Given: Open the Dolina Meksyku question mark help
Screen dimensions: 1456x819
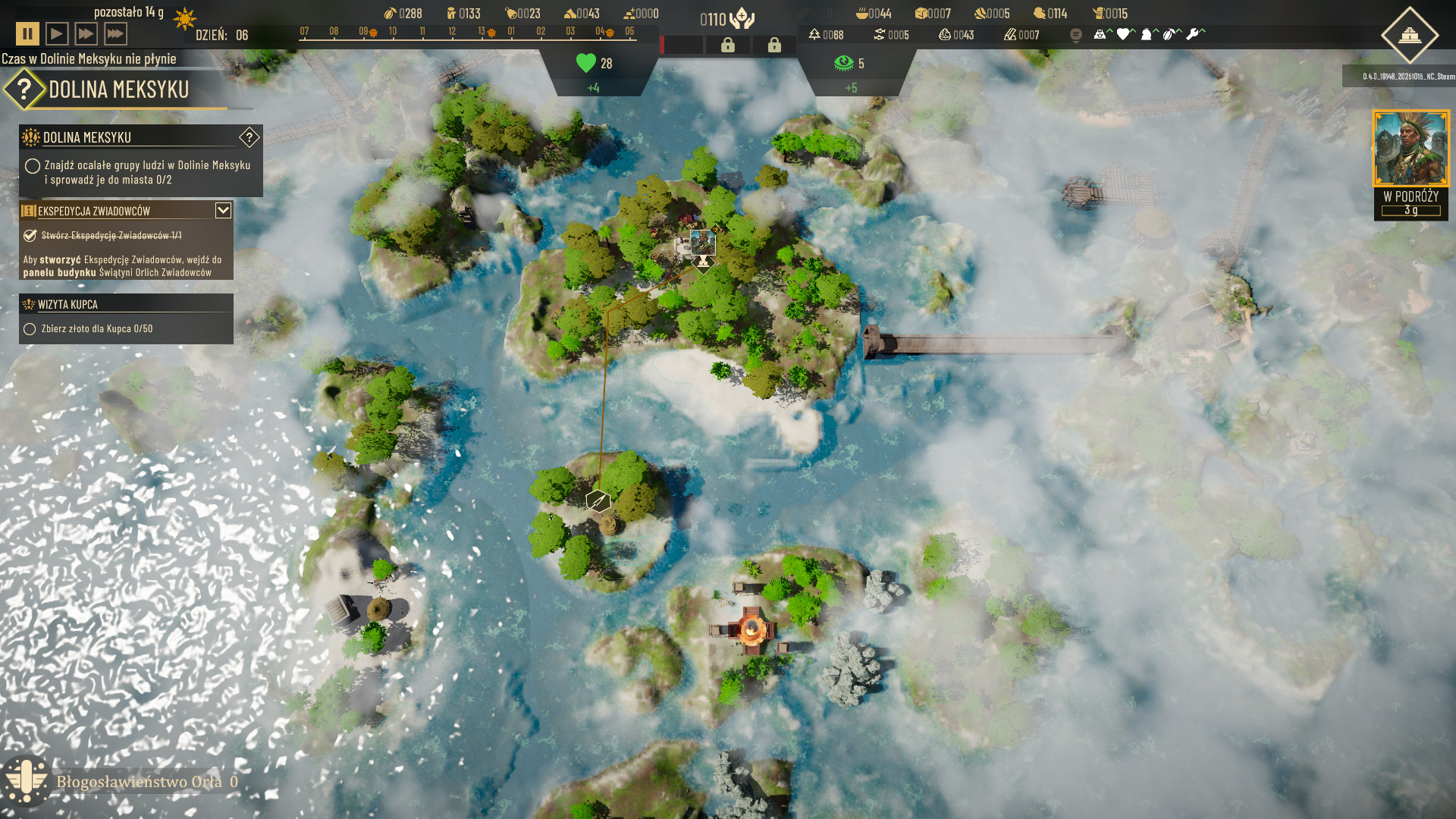Looking at the screenshot, I should [x=24, y=89].
